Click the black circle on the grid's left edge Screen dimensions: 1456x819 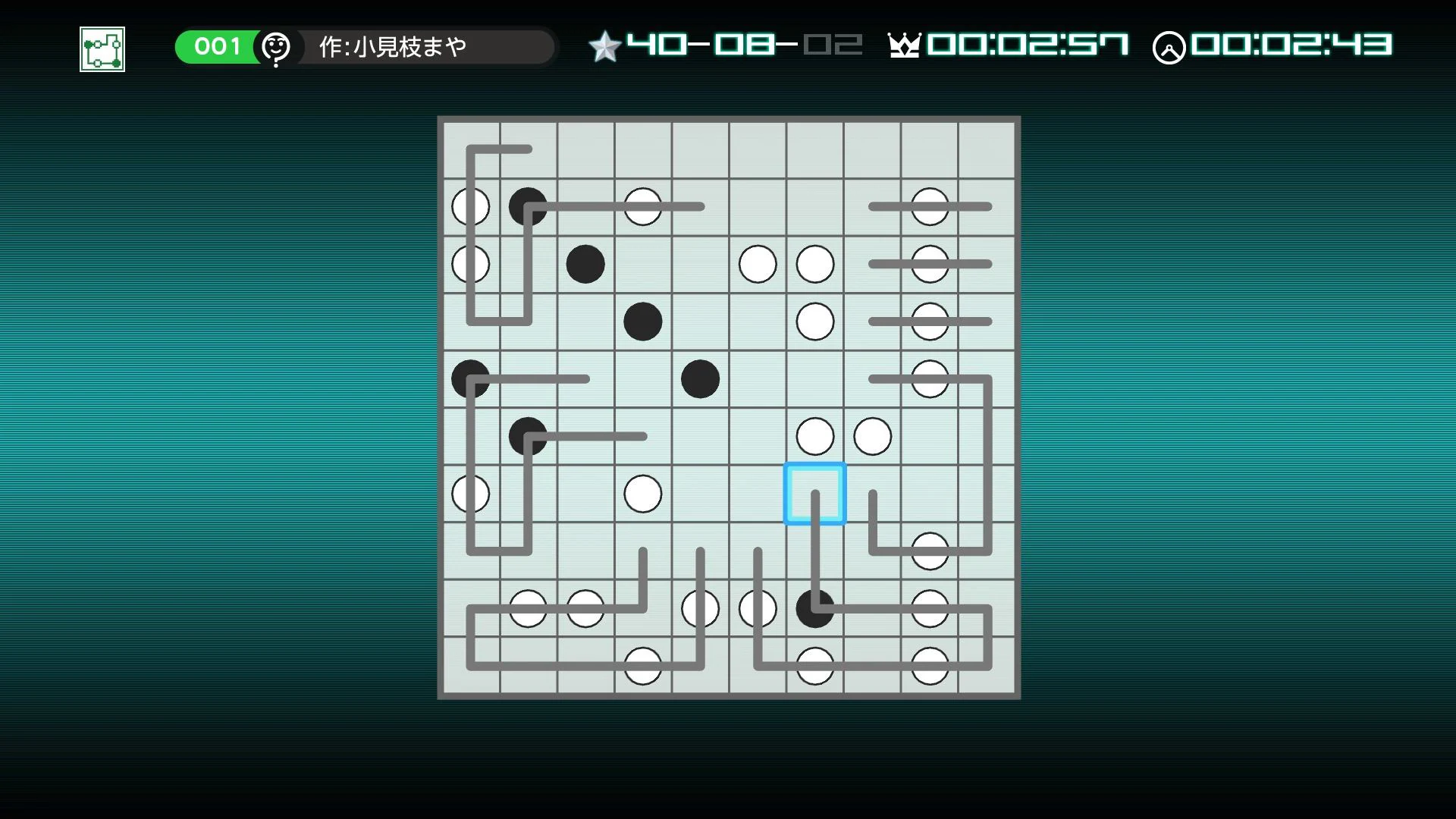[470, 378]
